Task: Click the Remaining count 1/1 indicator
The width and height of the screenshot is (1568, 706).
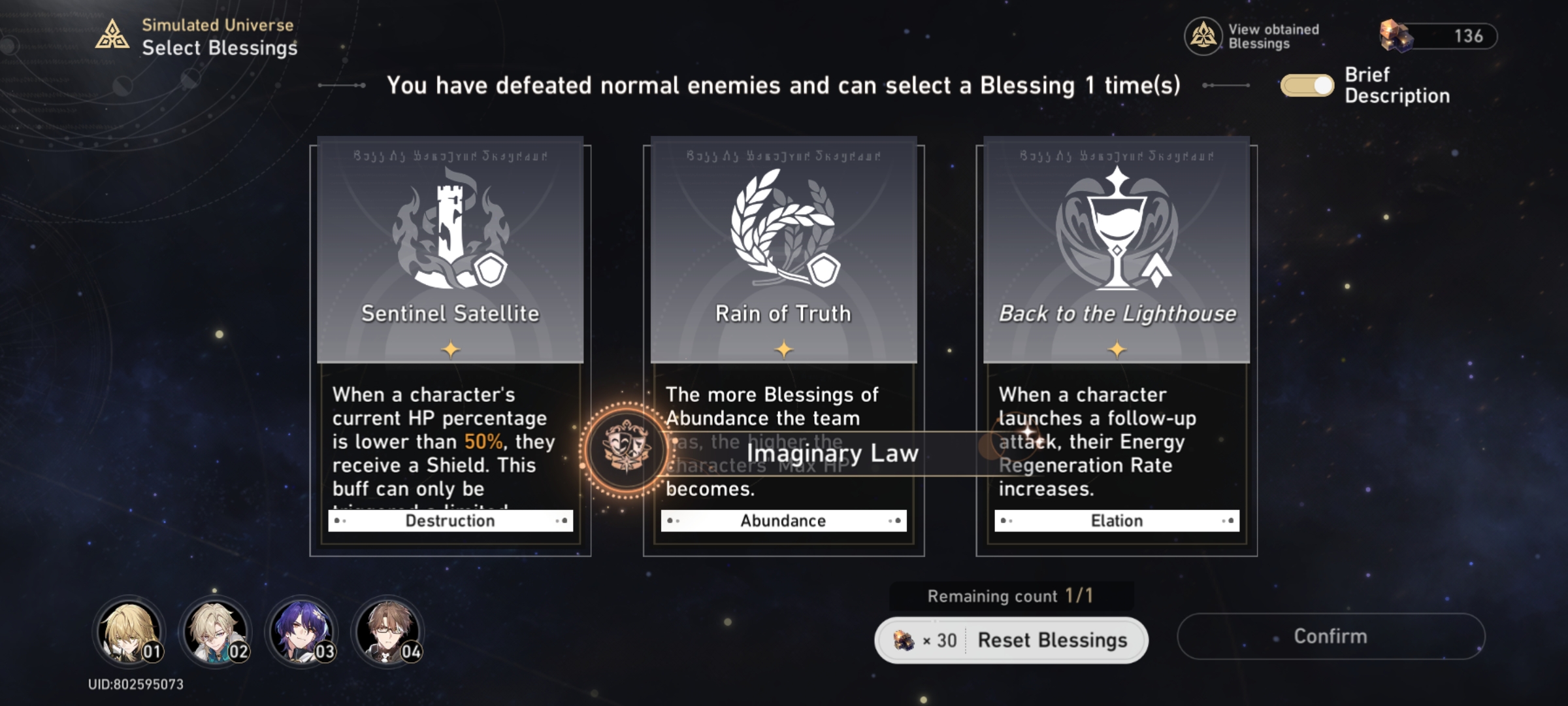Action: (x=1011, y=596)
